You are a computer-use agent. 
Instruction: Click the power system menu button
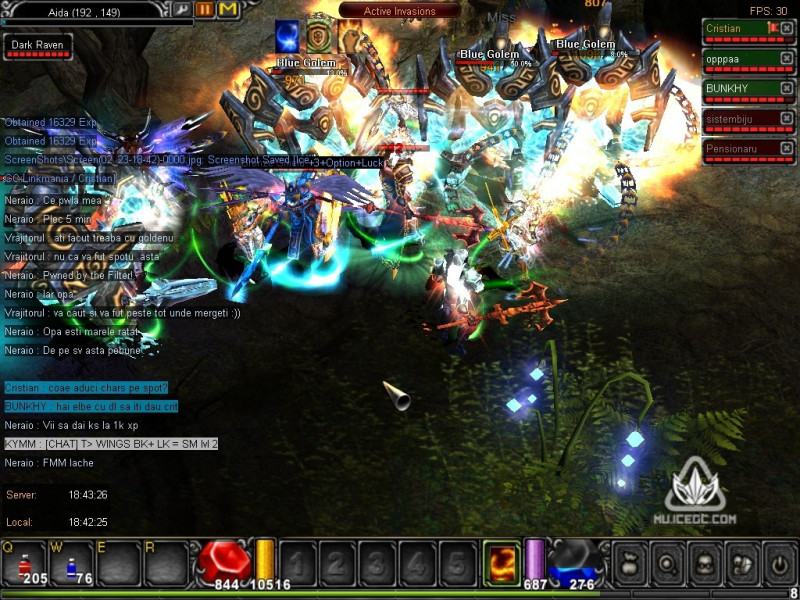click(778, 563)
